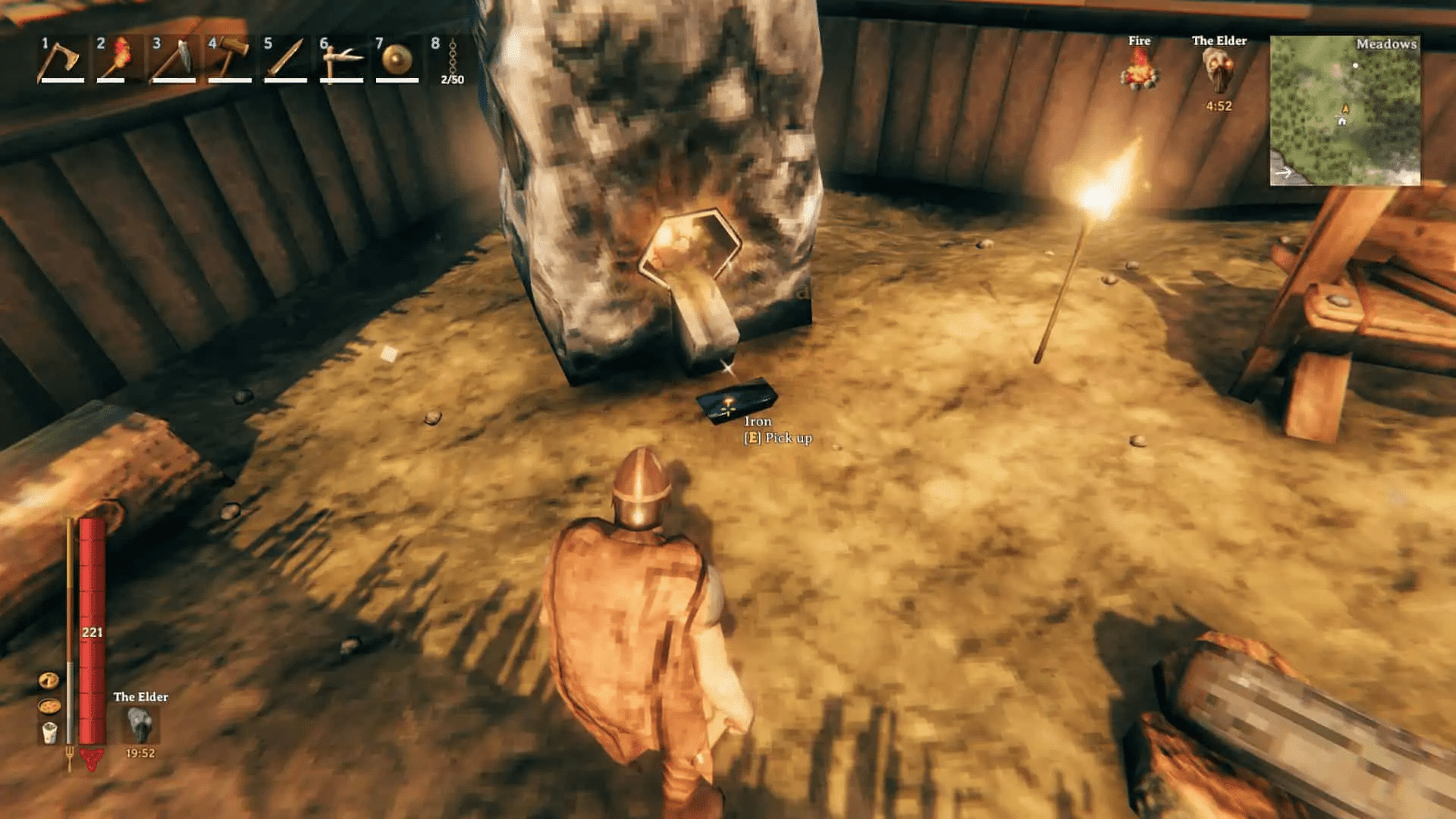Select the pickaxe in hotbar slot 3
Viewport: 1456px width, 819px height.
pyautogui.click(x=175, y=62)
